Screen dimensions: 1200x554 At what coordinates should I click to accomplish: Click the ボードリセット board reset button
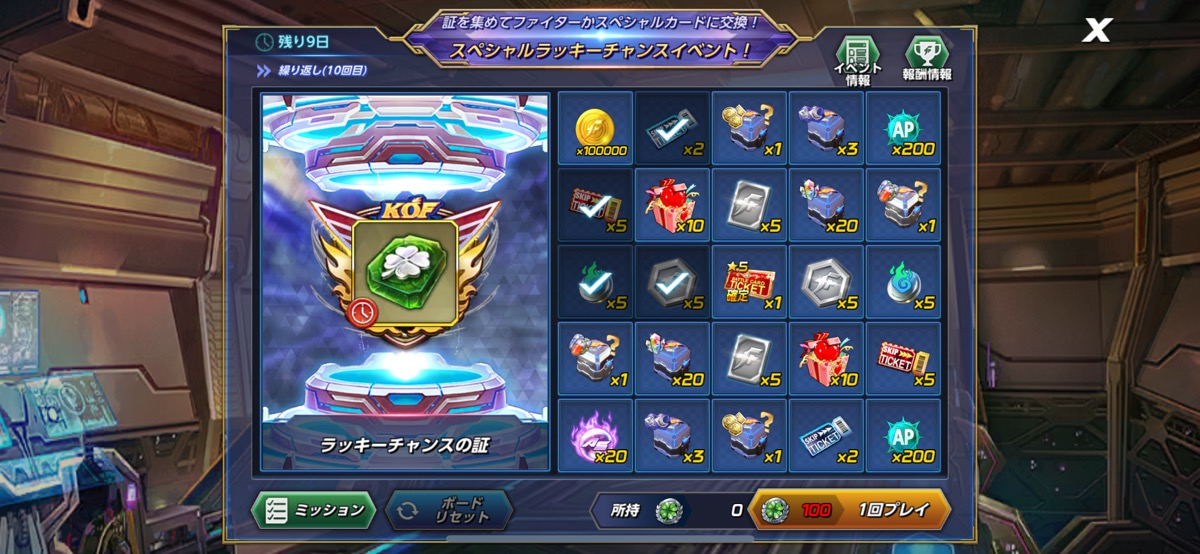click(x=449, y=510)
